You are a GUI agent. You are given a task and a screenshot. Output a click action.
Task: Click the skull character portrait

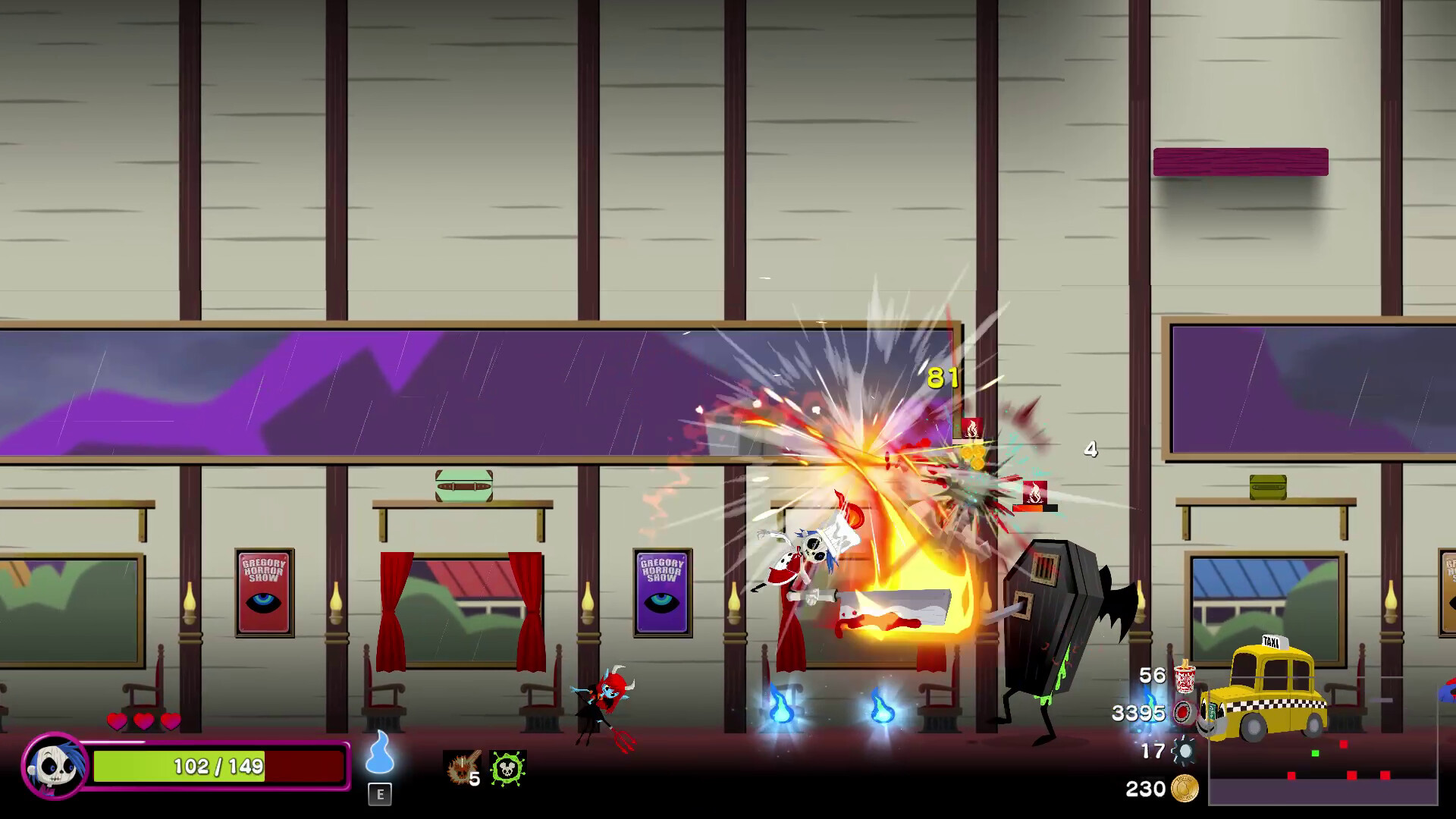pos(55,766)
